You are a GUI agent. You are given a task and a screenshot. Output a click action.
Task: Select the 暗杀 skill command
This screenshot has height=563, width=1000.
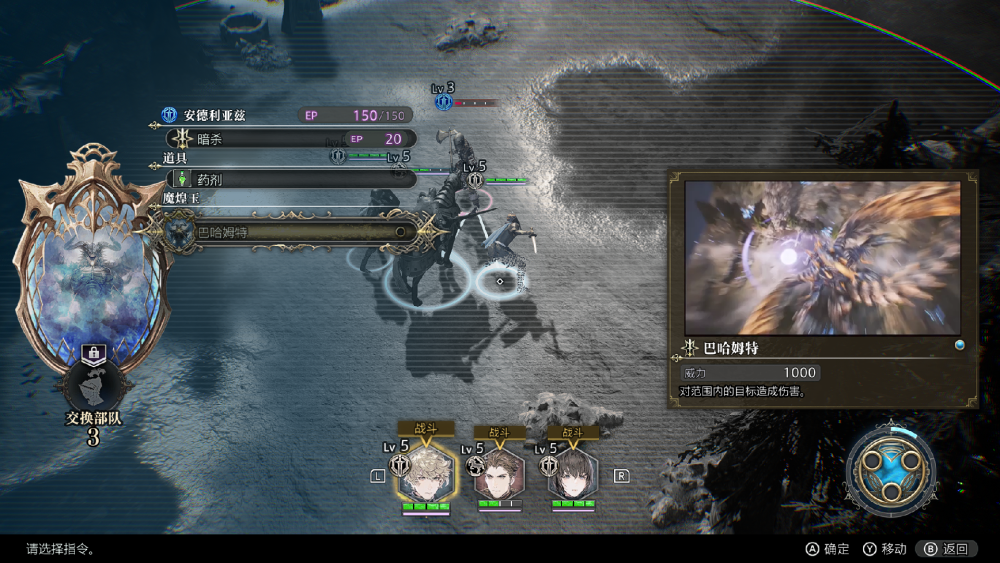(x=290, y=139)
